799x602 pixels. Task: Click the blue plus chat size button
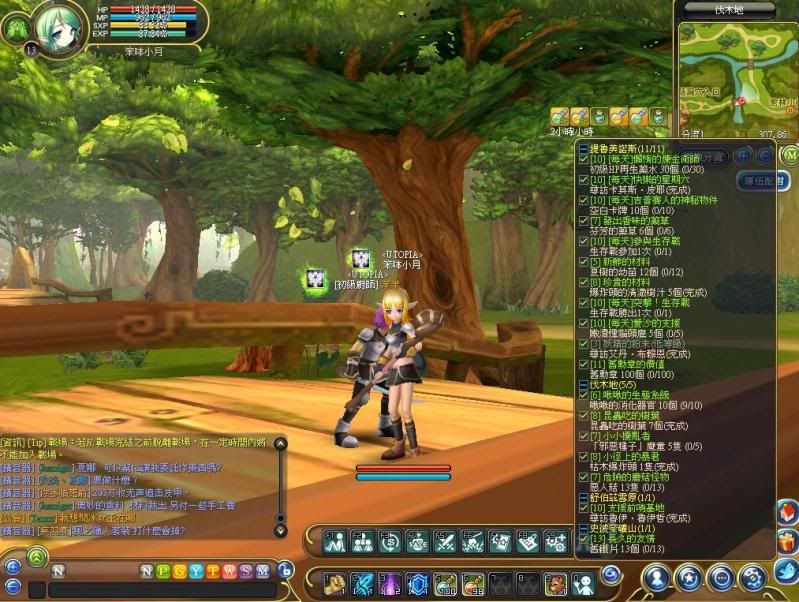coord(12,566)
